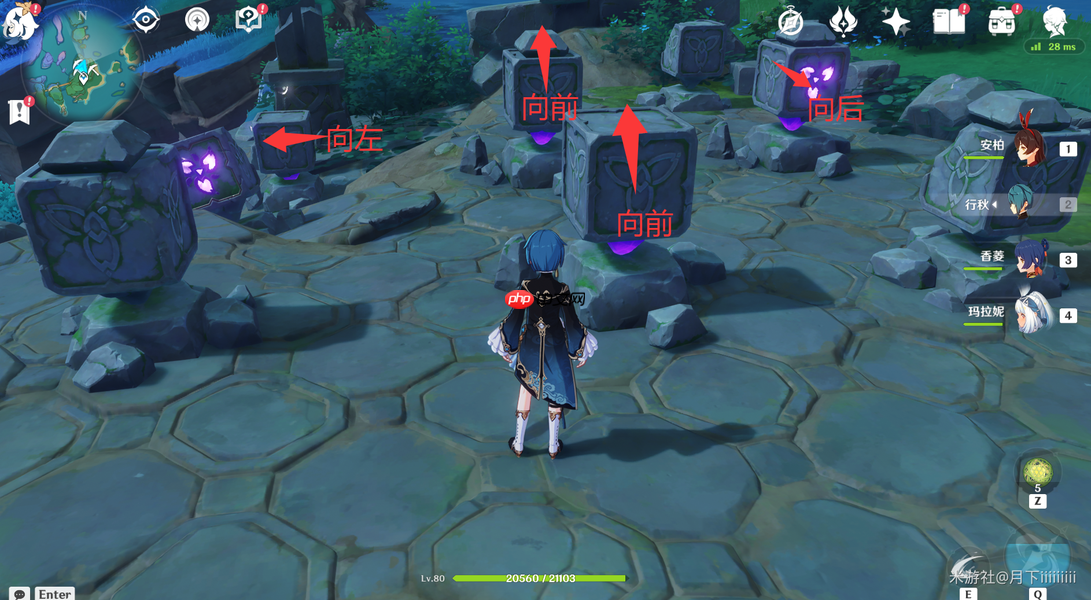
Task: Open the quest banner with exclamation mark
Action: tap(19, 112)
